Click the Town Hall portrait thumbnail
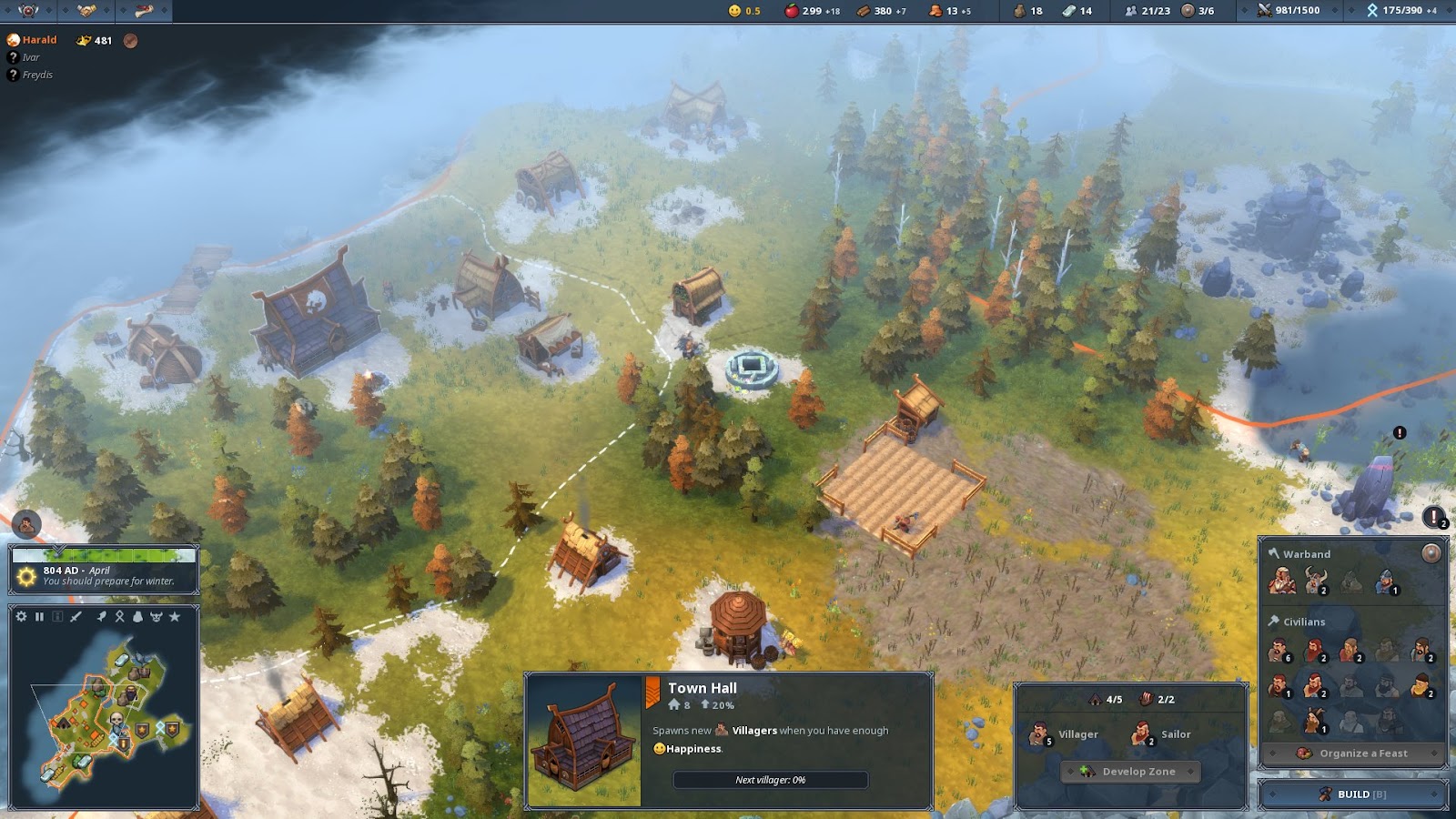 [584, 741]
